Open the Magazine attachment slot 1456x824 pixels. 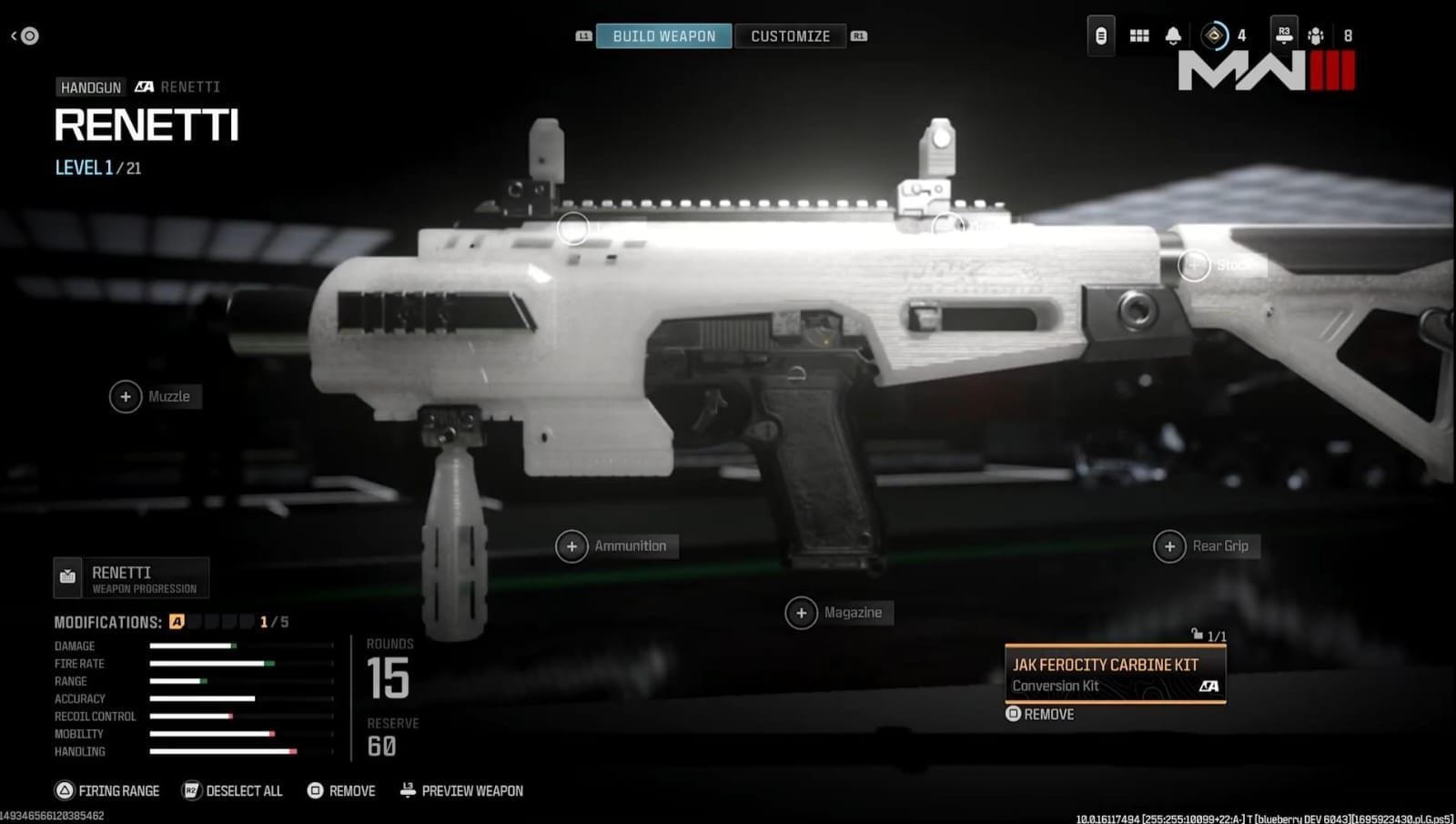pos(802,612)
